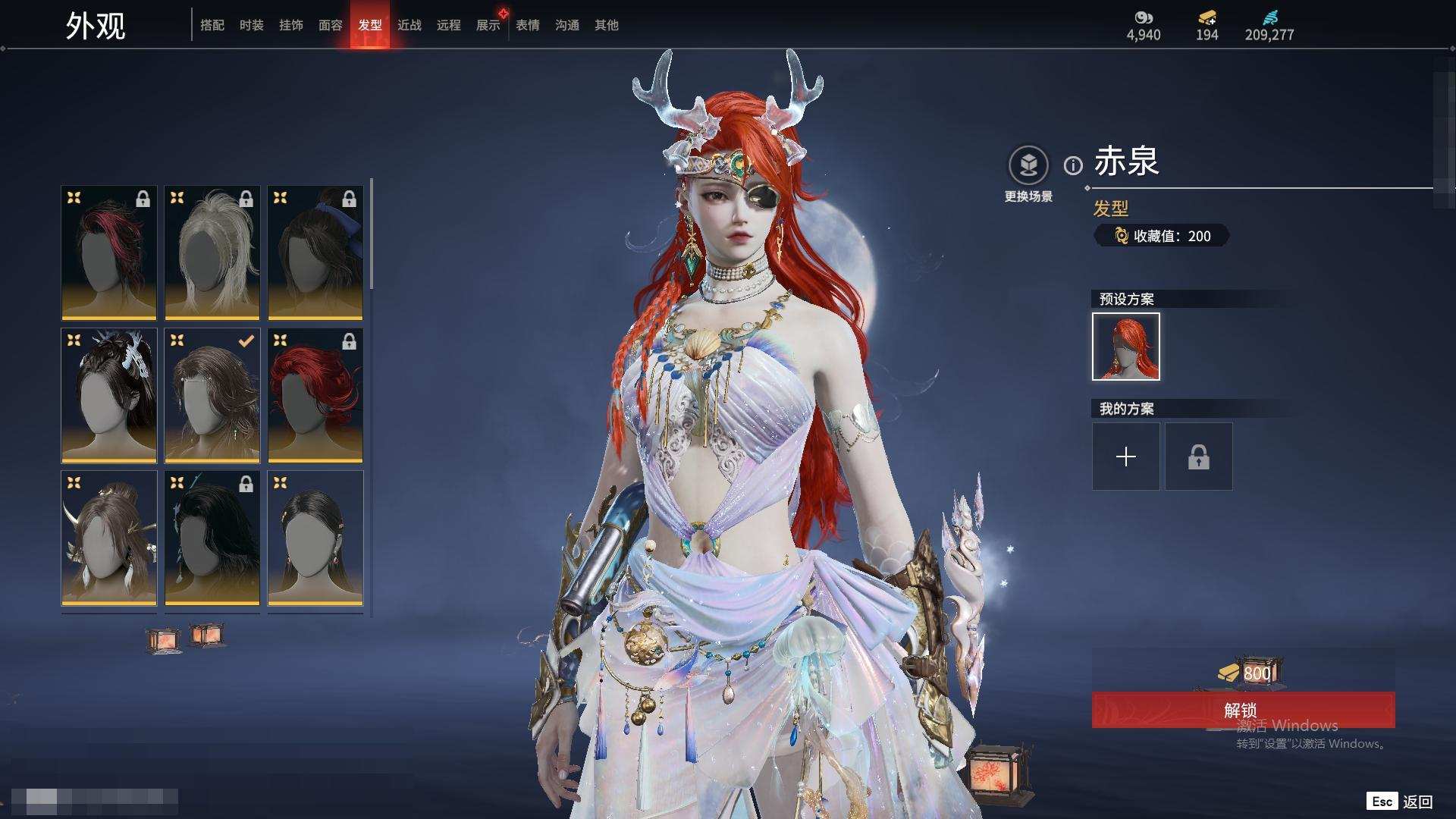Unlock the hairstyle with the red 解锁 button

(1242, 710)
